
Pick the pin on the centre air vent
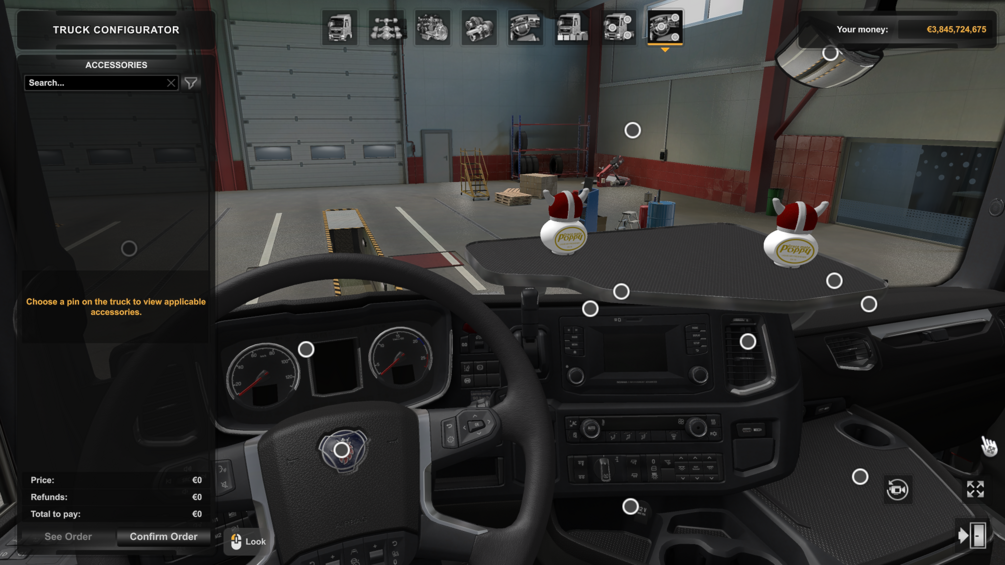[747, 342]
